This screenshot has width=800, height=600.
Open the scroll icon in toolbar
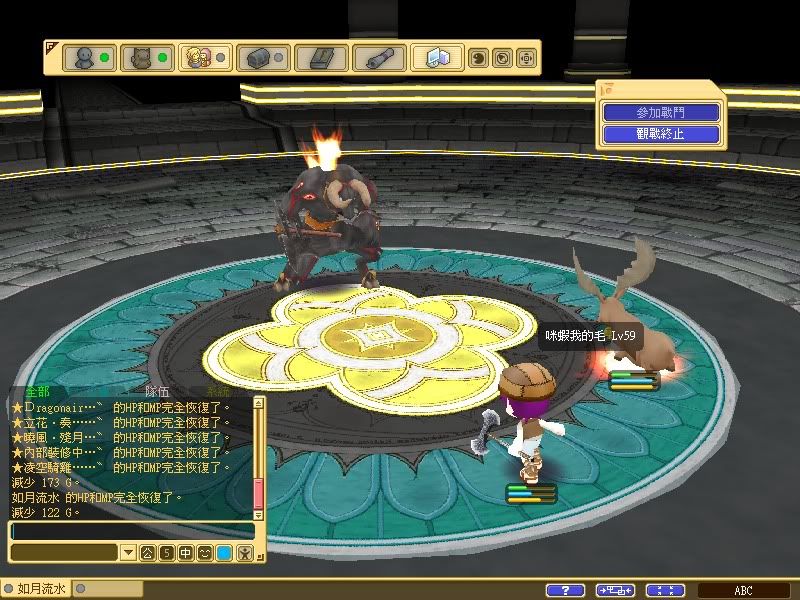tap(378, 57)
